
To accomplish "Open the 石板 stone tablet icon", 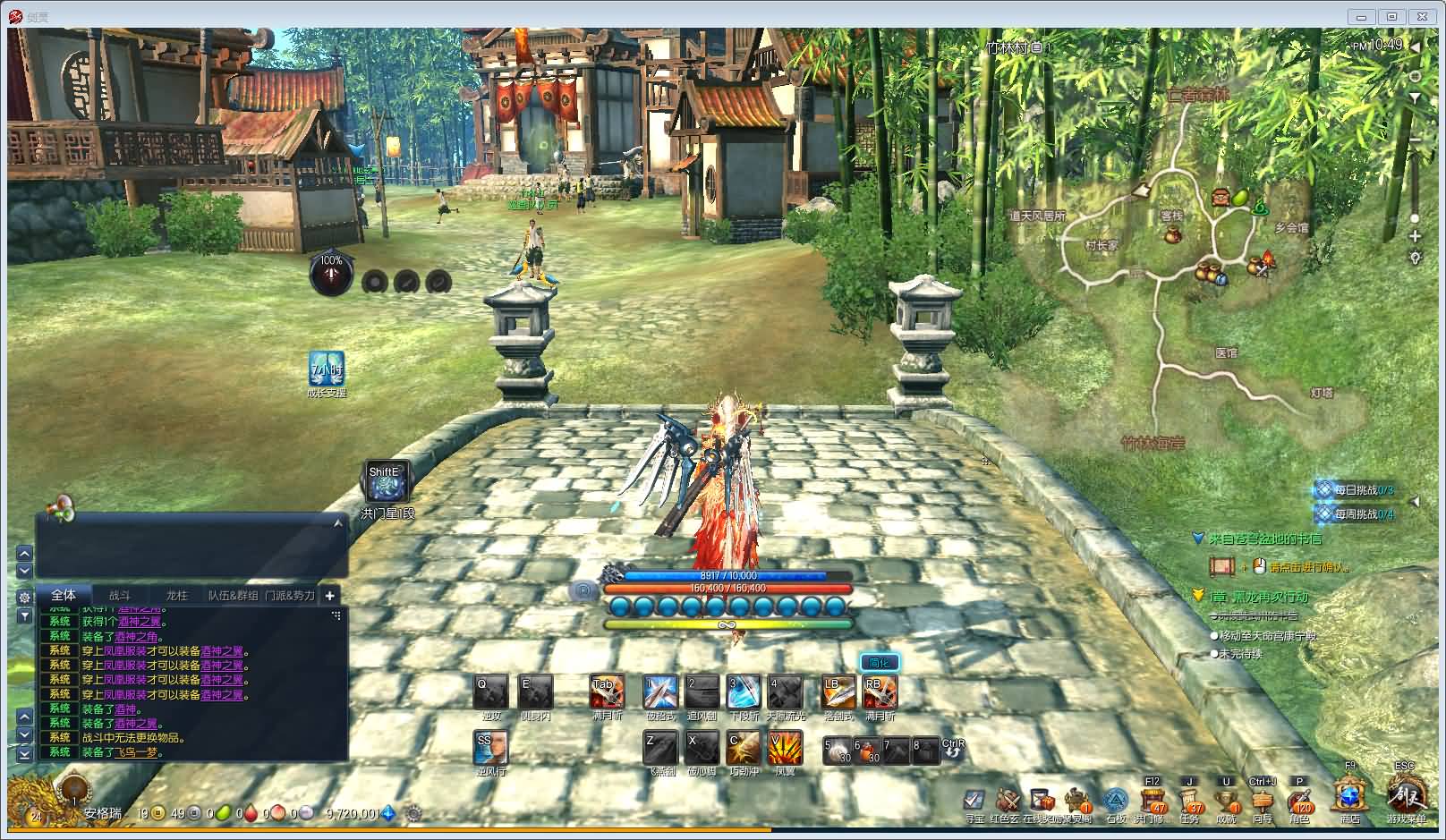I will 1115,799.
